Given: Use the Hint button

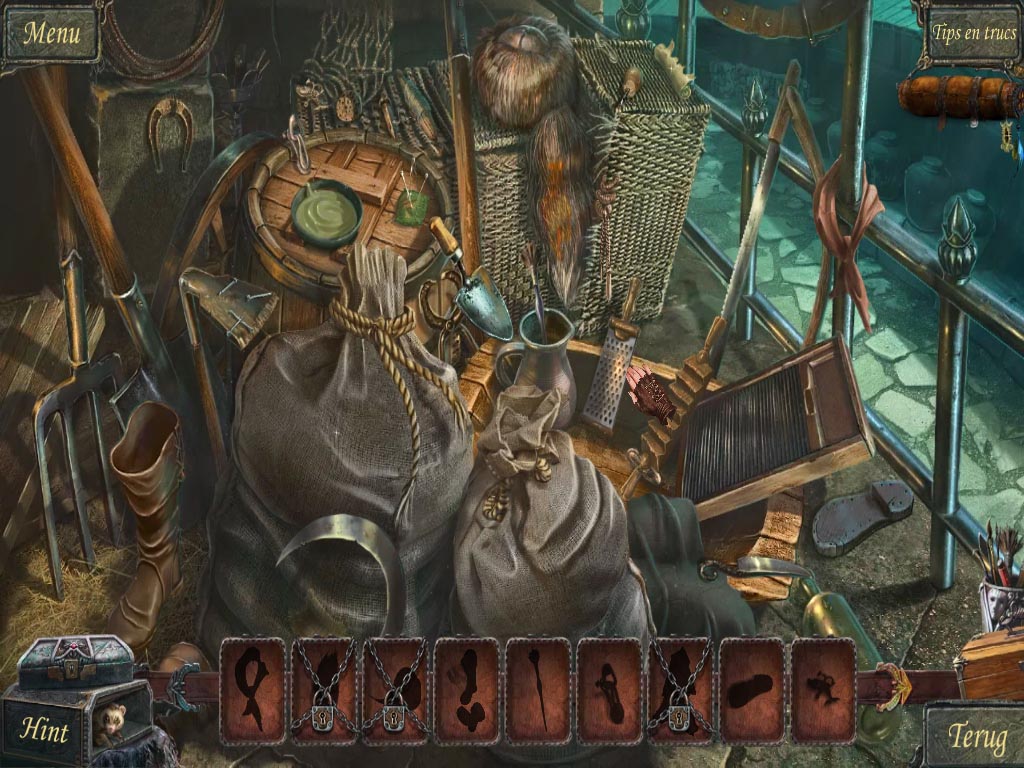Looking at the screenshot, I should pos(45,730).
